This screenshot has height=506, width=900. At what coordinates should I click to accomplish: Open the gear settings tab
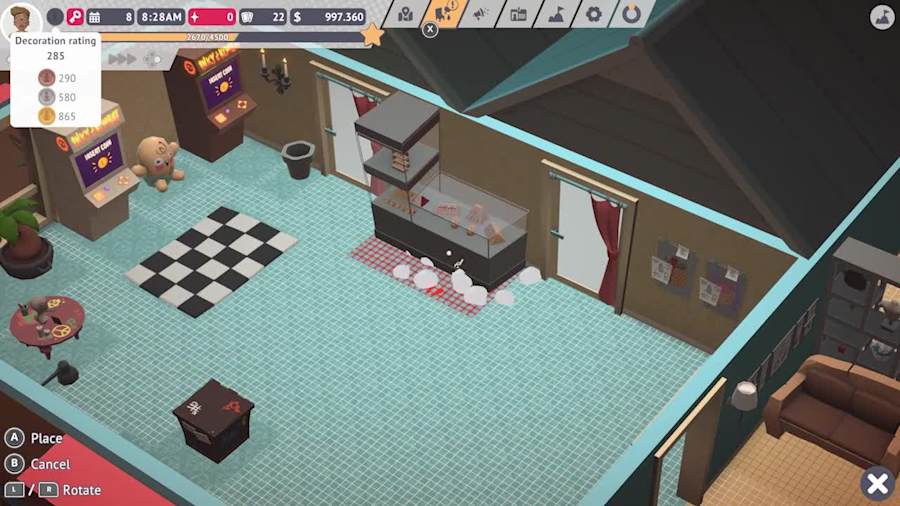594,14
